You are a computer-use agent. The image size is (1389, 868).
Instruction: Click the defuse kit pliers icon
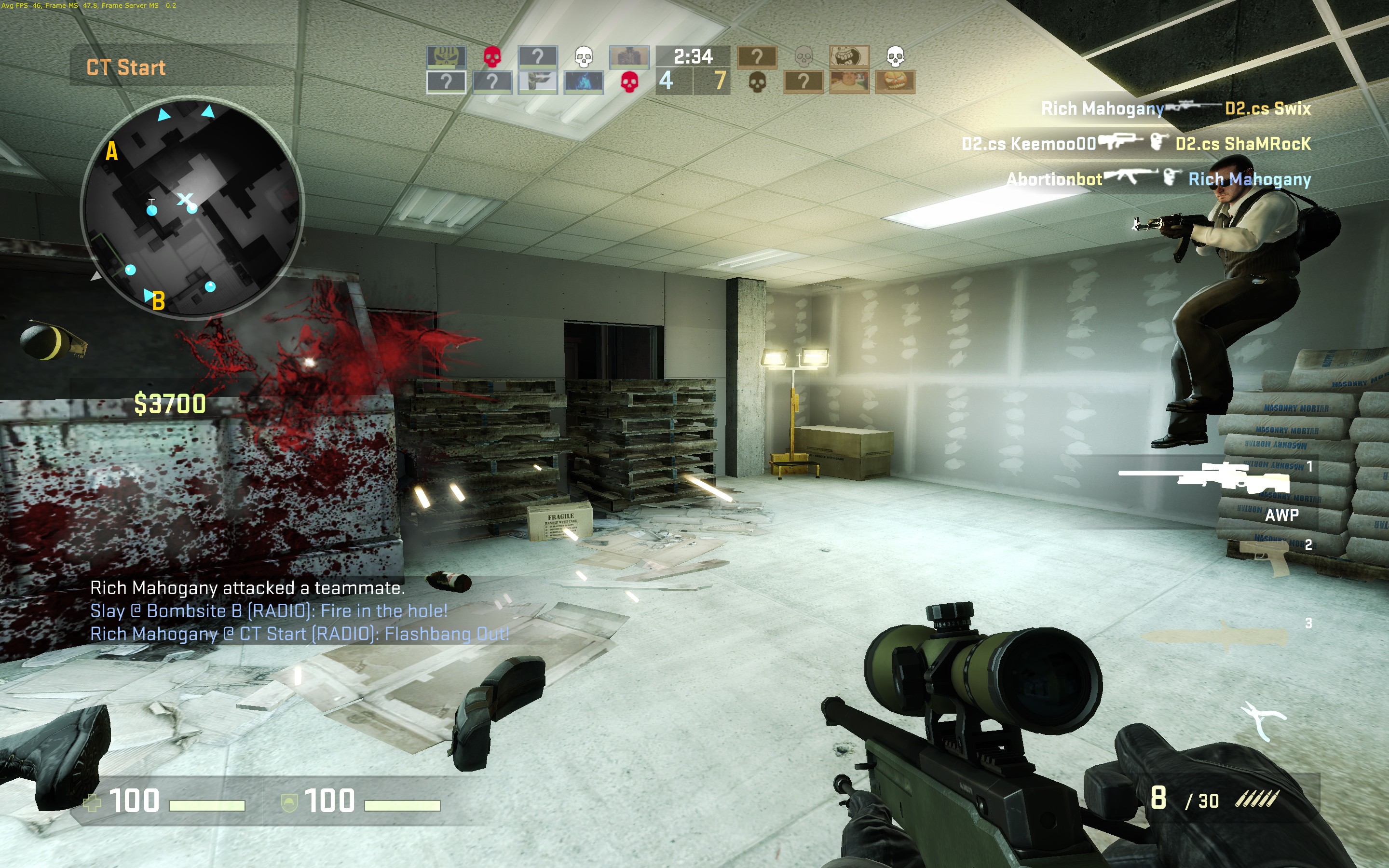pos(1263,720)
